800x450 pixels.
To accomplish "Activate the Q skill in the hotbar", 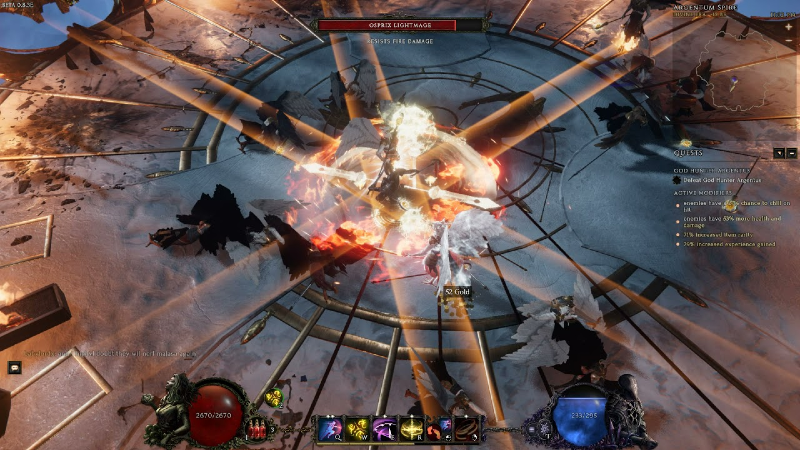I will point(330,429).
